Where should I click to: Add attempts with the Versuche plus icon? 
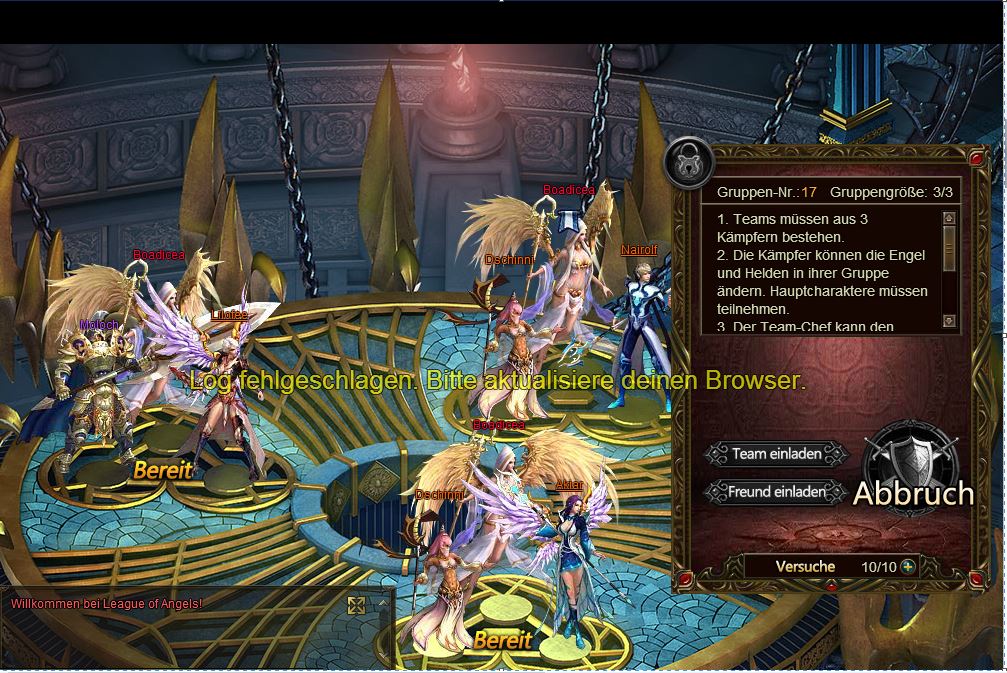point(908,566)
